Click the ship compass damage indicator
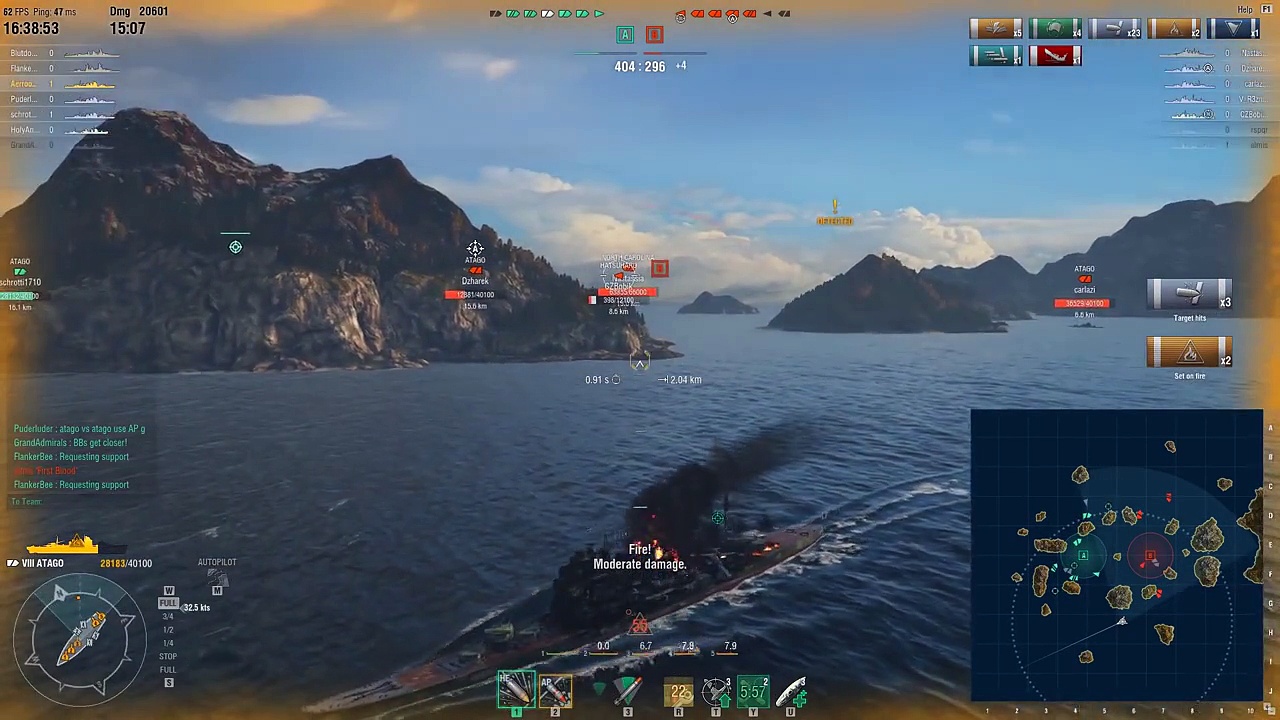Image resolution: width=1280 pixels, height=720 pixels. pos(78,636)
